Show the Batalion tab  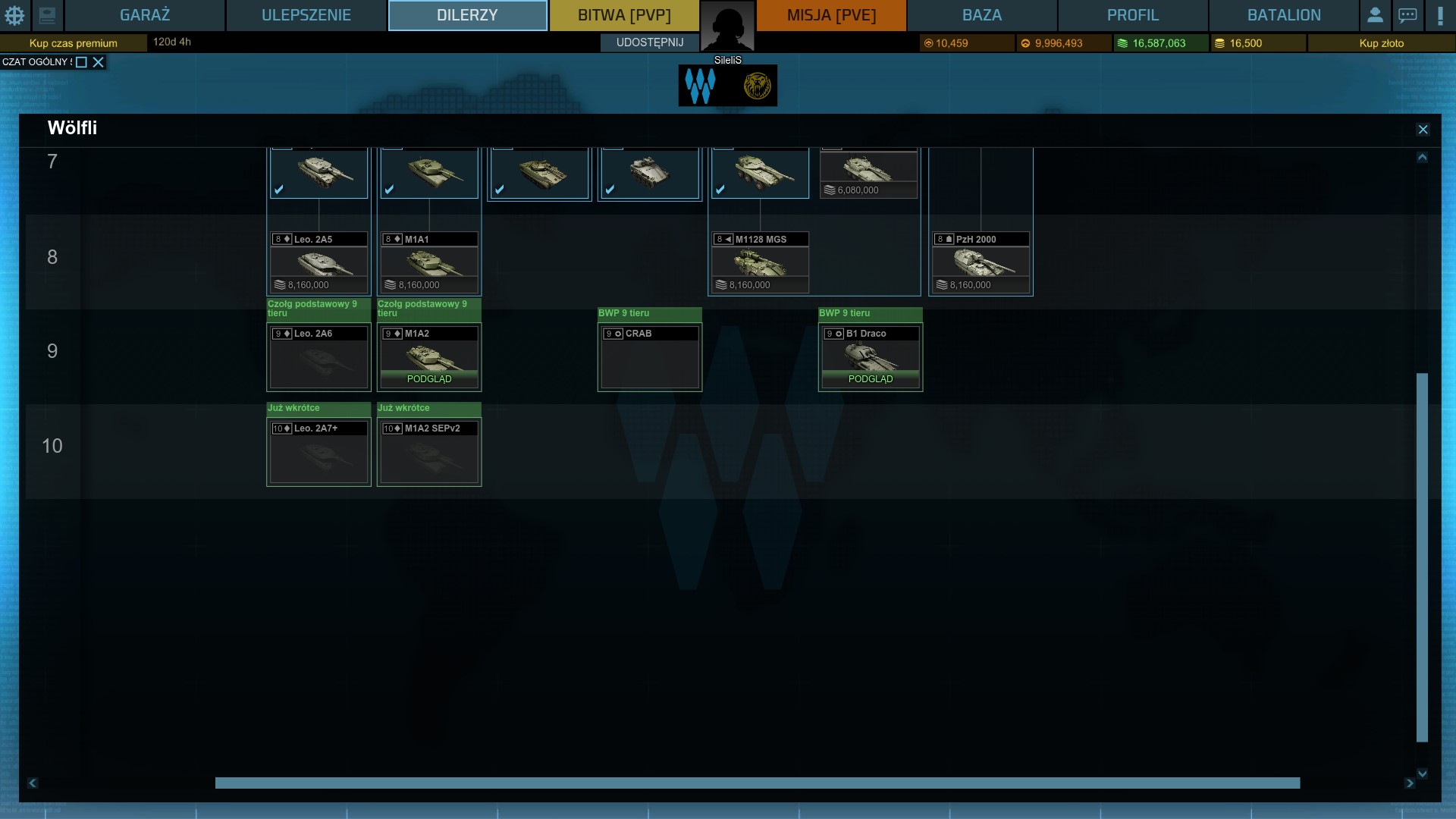click(1284, 15)
